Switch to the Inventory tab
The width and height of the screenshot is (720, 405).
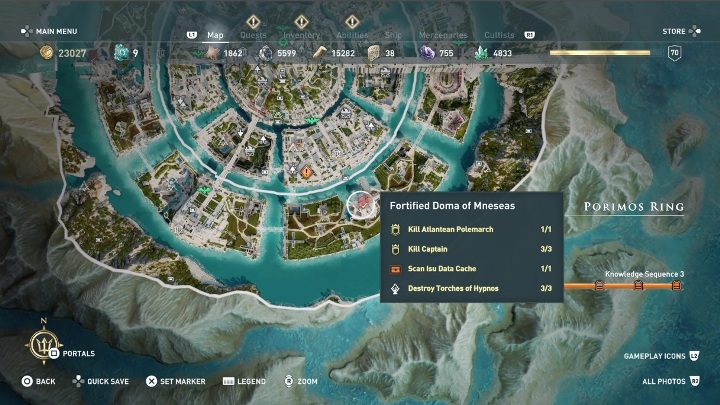coord(301,35)
